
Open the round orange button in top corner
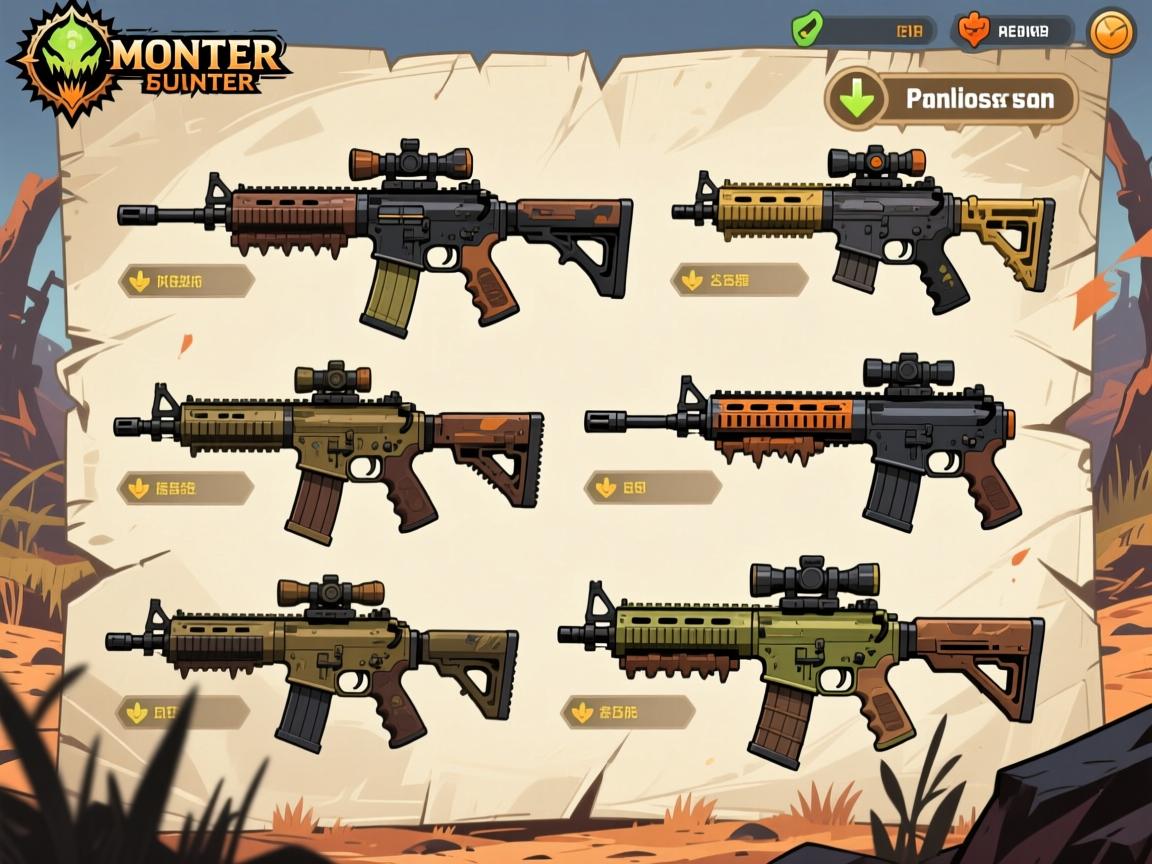point(1111,31)
